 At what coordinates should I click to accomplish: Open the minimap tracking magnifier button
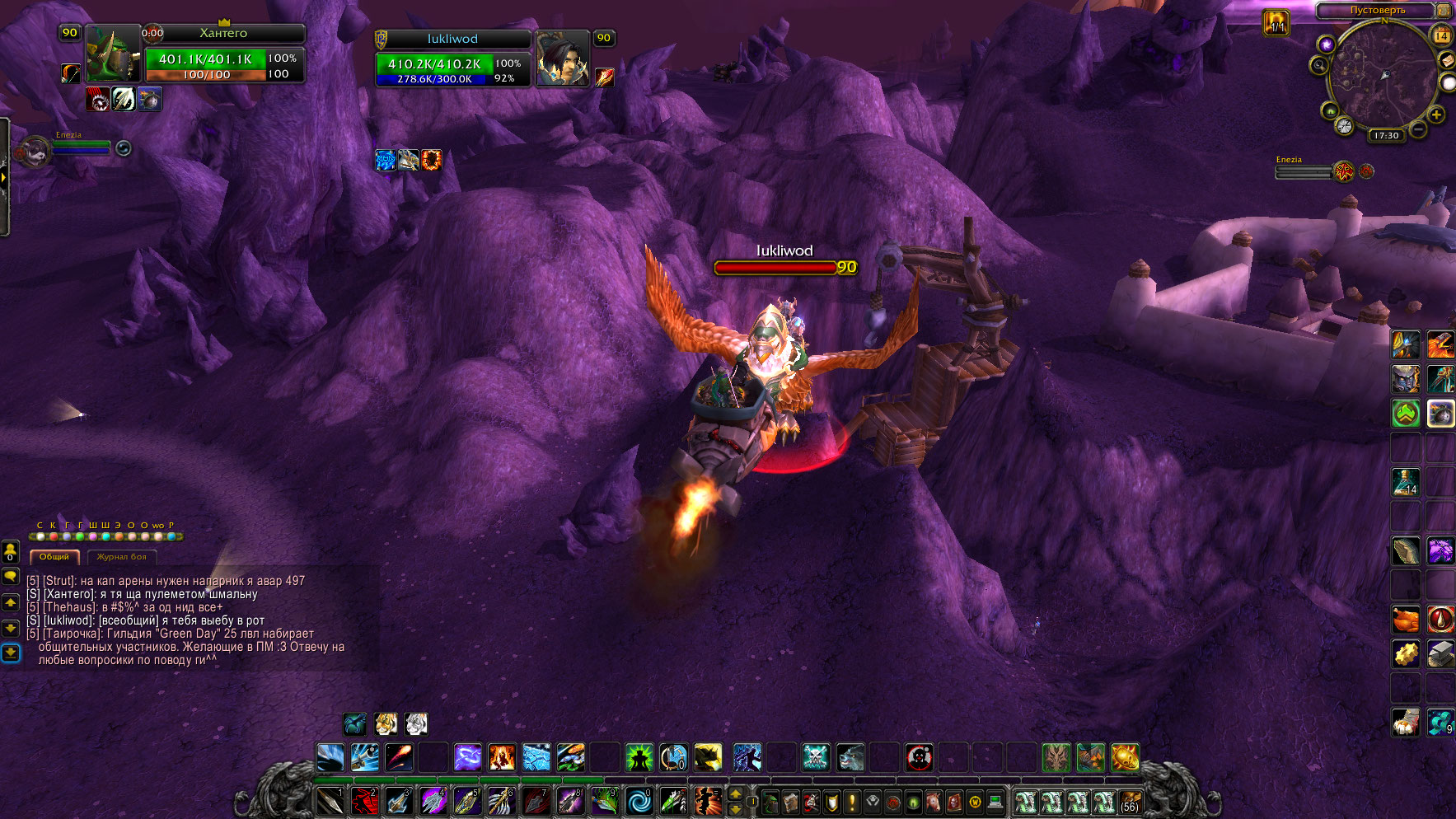[1319, 65]
